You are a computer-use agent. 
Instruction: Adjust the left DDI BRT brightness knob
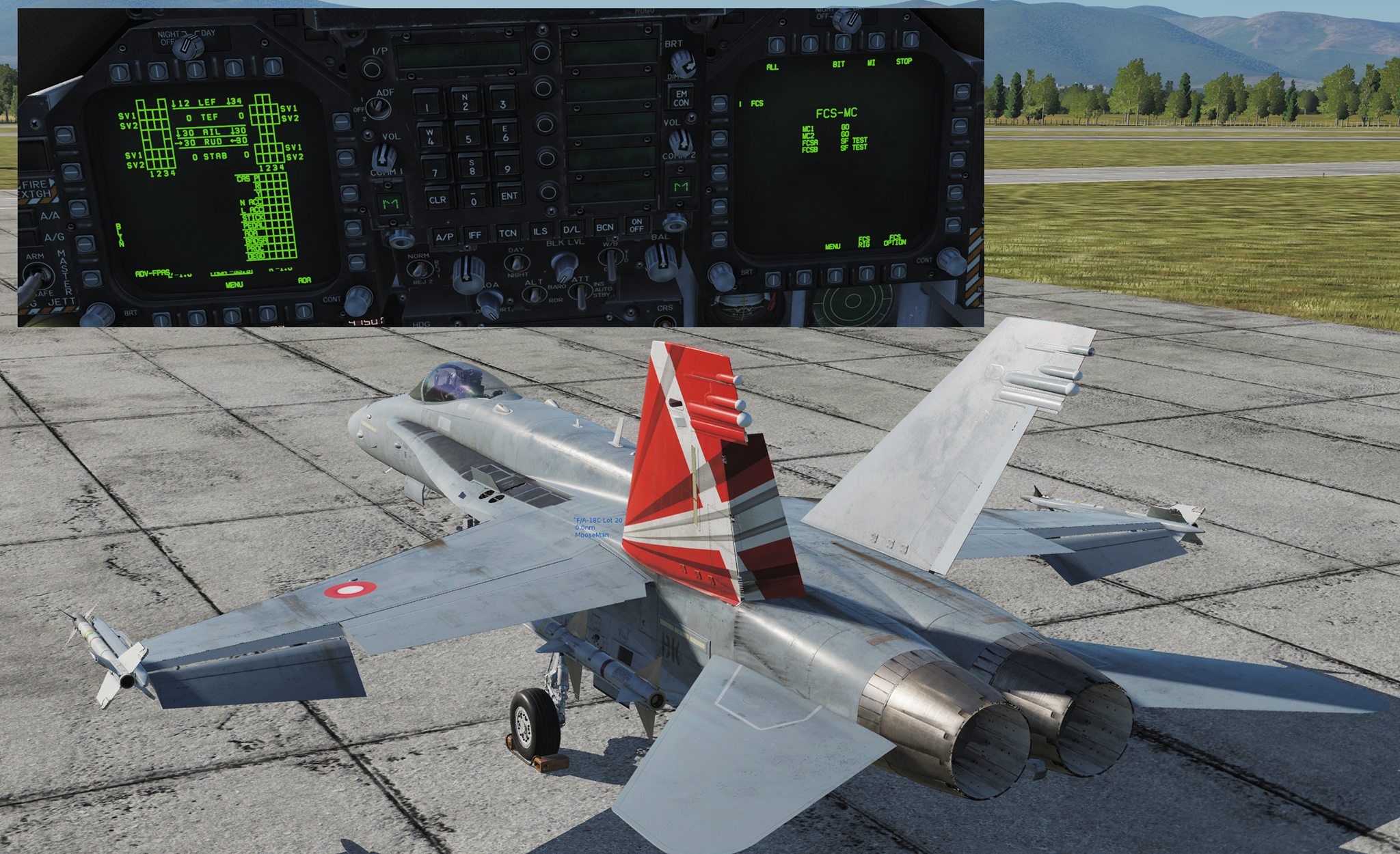pyautogui.click(x=98, y=314)
